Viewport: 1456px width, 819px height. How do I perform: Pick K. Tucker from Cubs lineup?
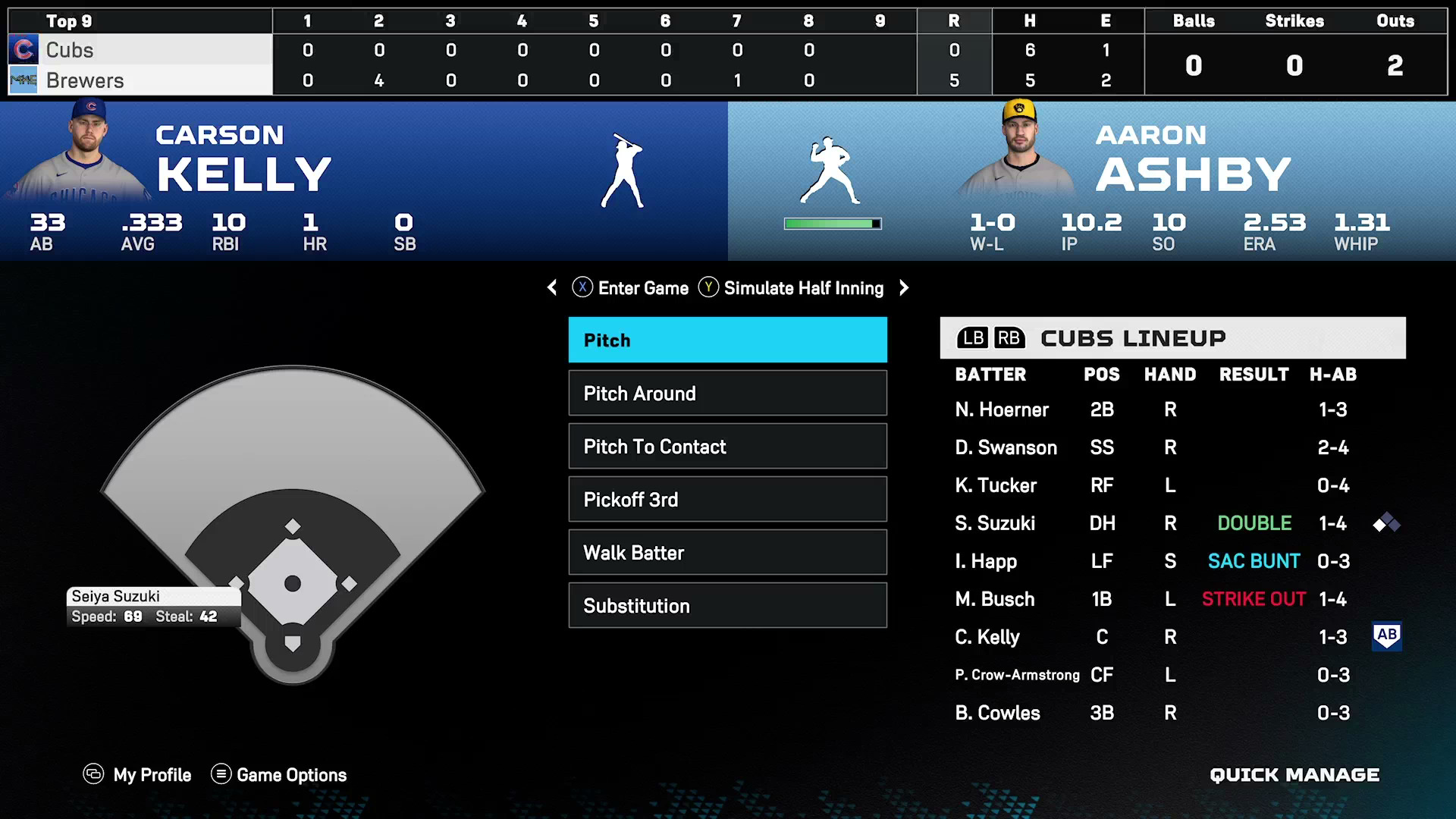point(995,486)
